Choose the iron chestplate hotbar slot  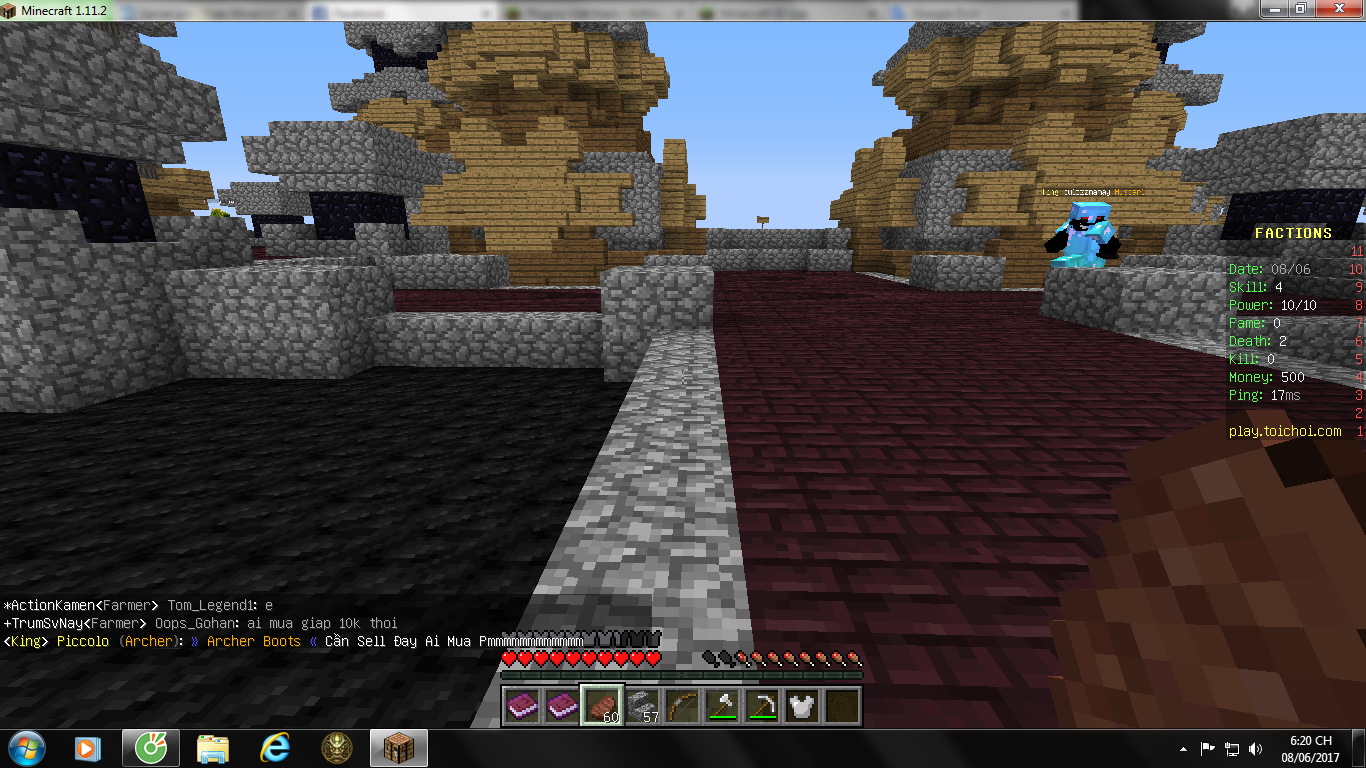pos(803,706)
